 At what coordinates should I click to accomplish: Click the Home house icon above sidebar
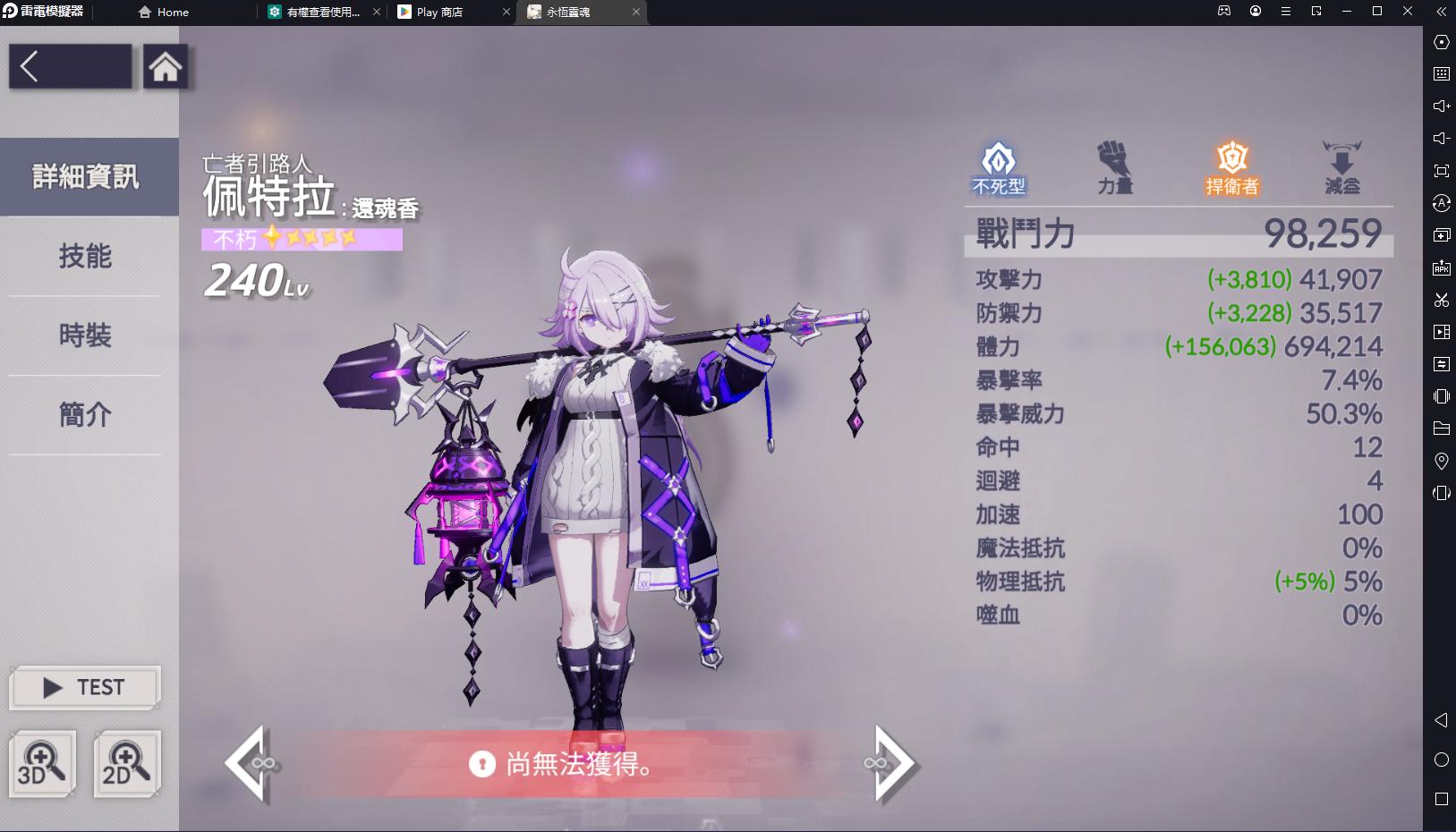click(x=166, y=67)
